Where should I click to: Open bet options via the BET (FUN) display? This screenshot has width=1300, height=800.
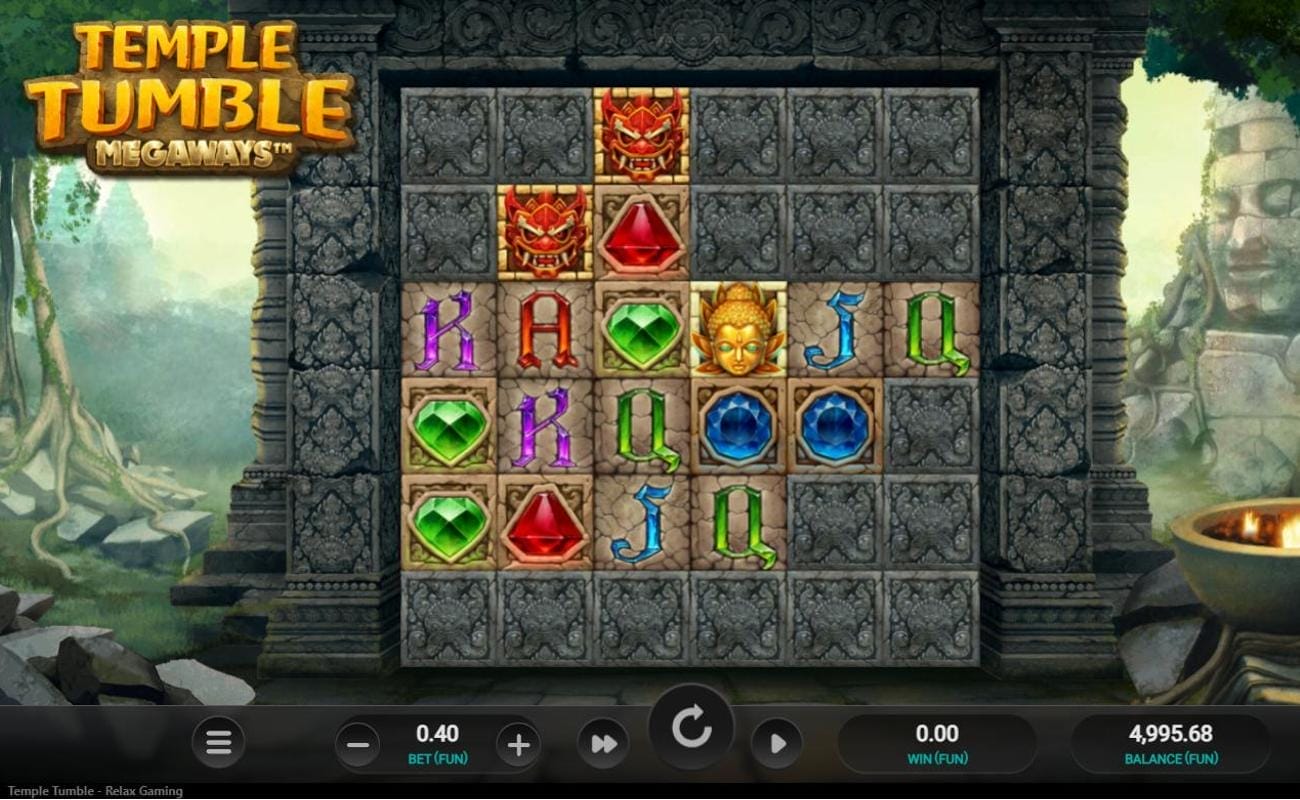437,743
